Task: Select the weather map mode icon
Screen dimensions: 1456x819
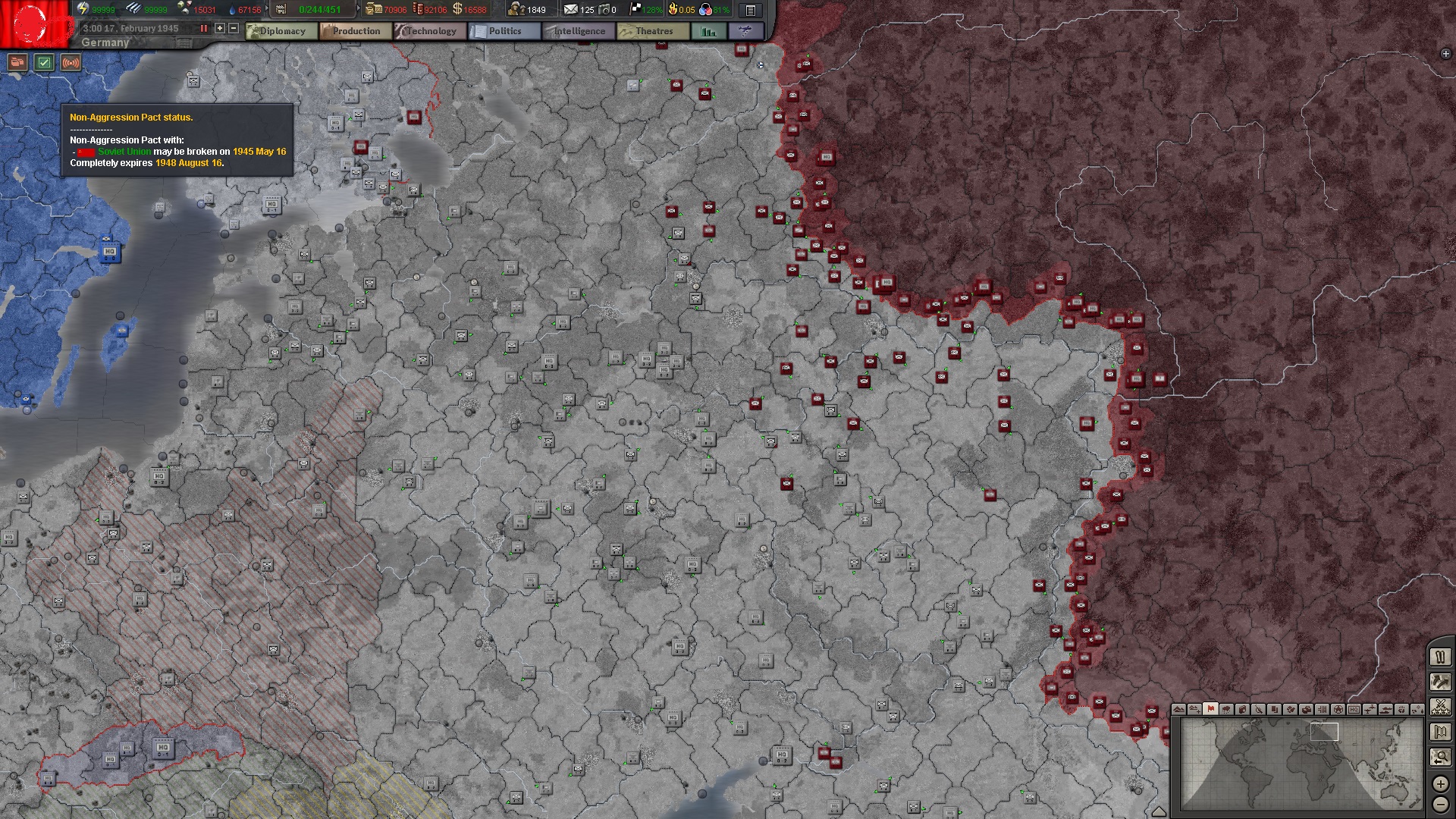Action: coord(1226,710)
